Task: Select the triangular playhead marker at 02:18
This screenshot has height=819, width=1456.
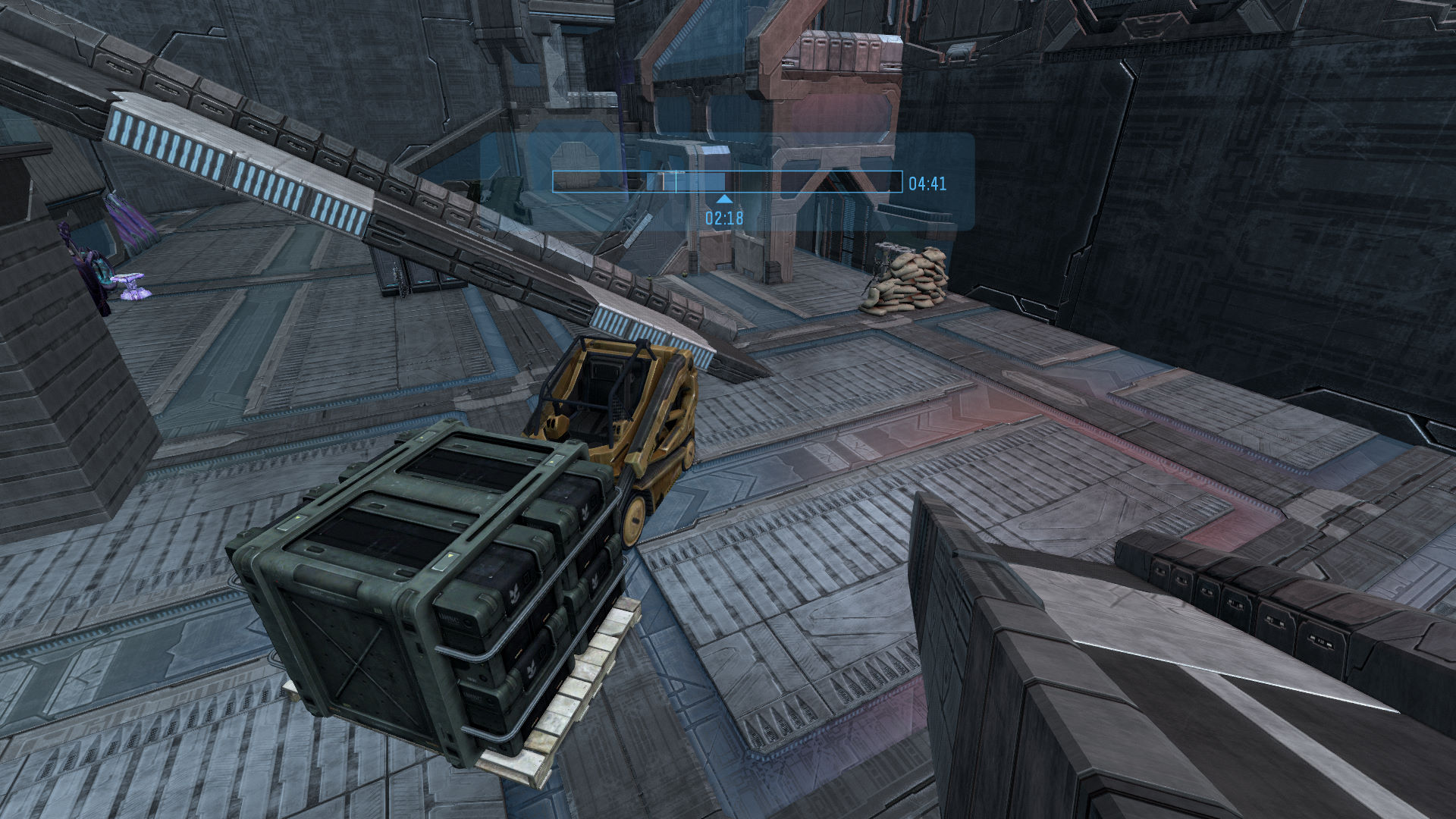Action: click(725, 199)
